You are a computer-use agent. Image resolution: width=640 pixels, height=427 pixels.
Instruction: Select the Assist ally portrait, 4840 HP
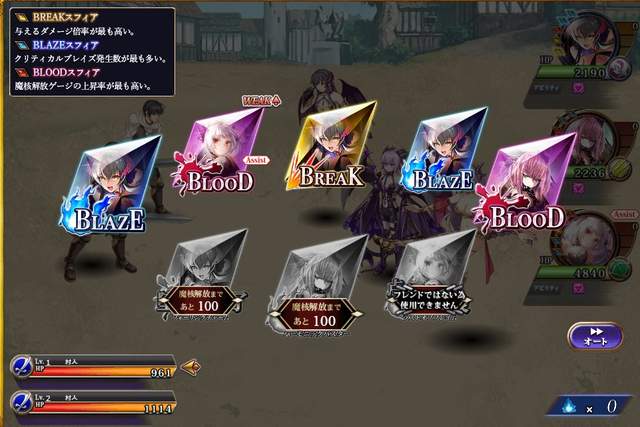(x=588, y=236)
